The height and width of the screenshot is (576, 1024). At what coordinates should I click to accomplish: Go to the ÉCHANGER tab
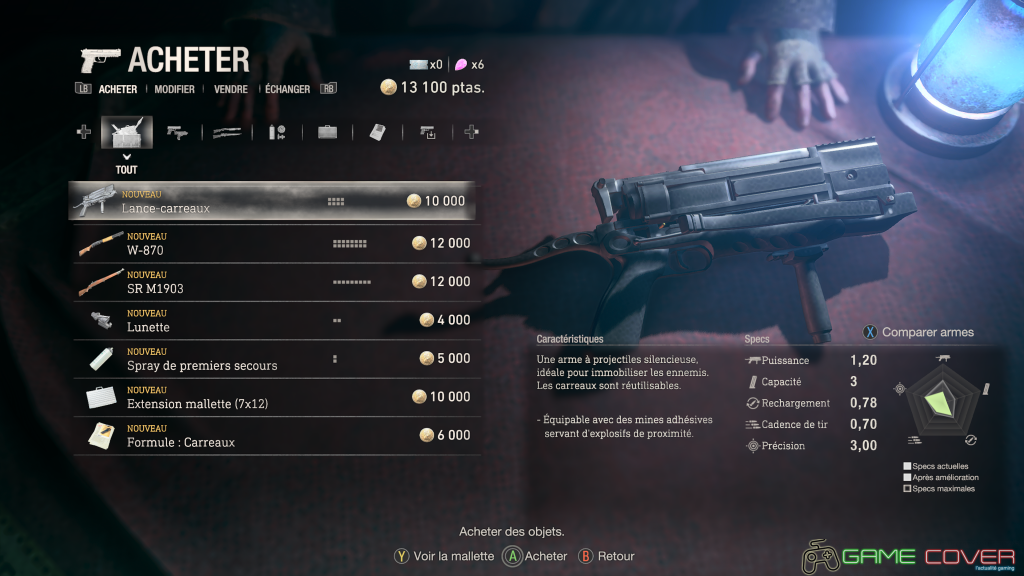(287, 89)
